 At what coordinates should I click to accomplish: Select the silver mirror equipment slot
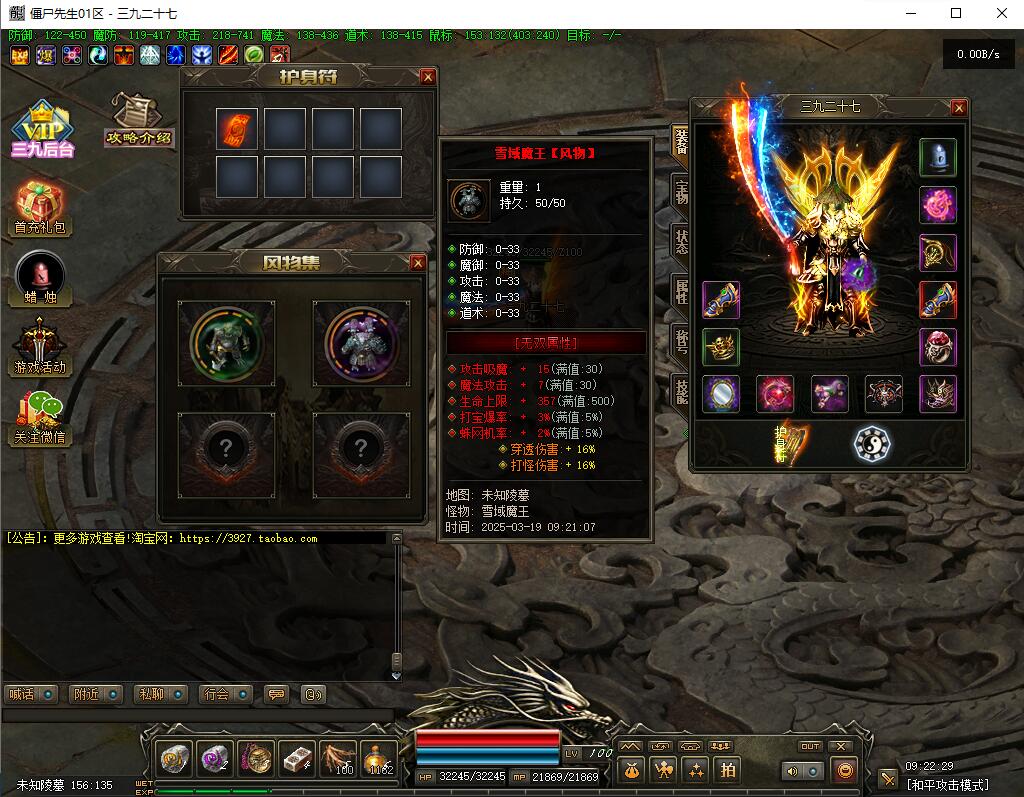[721, 394]
